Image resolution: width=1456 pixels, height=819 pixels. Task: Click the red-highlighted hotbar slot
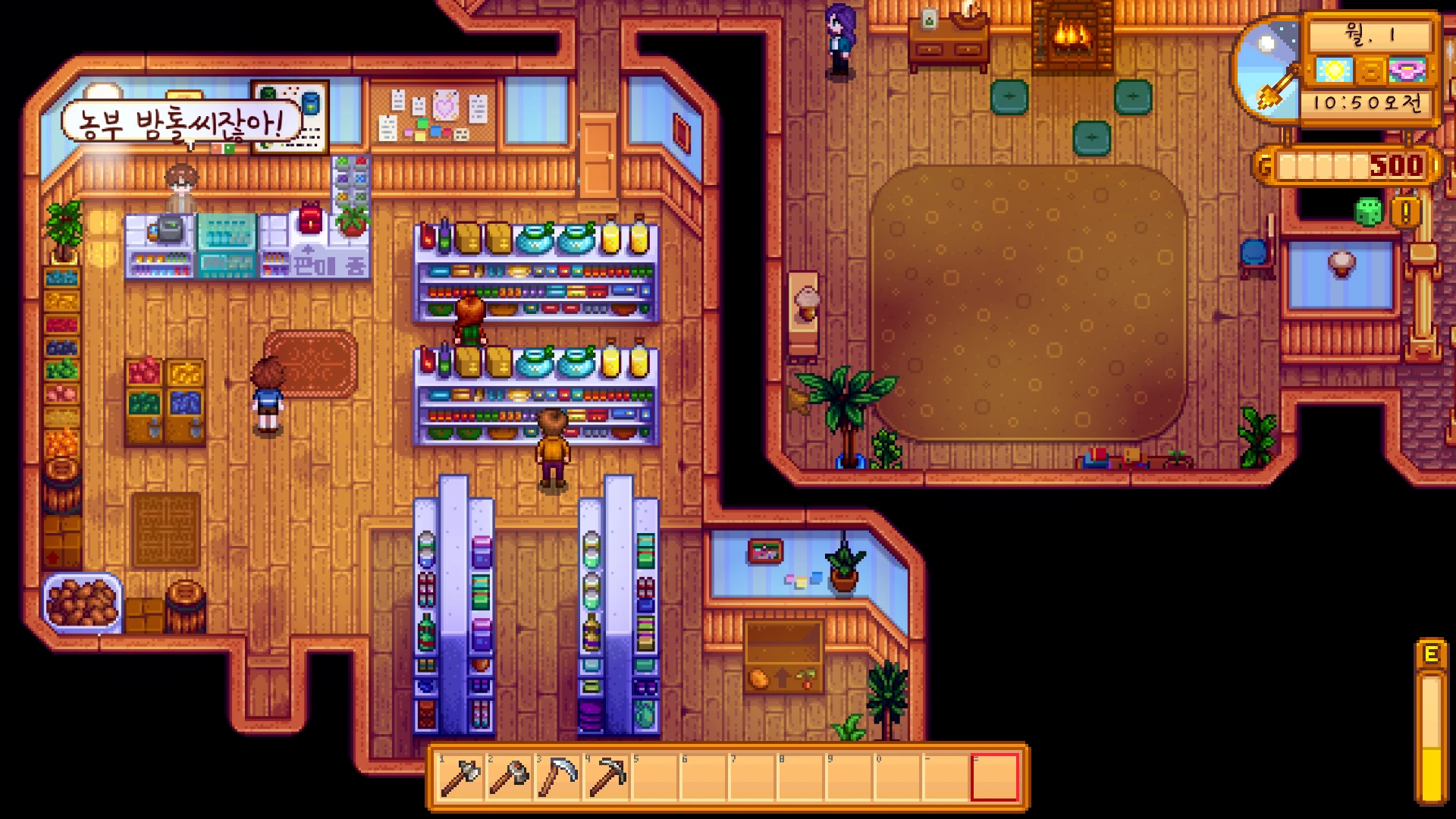click(x=994, y=777)
